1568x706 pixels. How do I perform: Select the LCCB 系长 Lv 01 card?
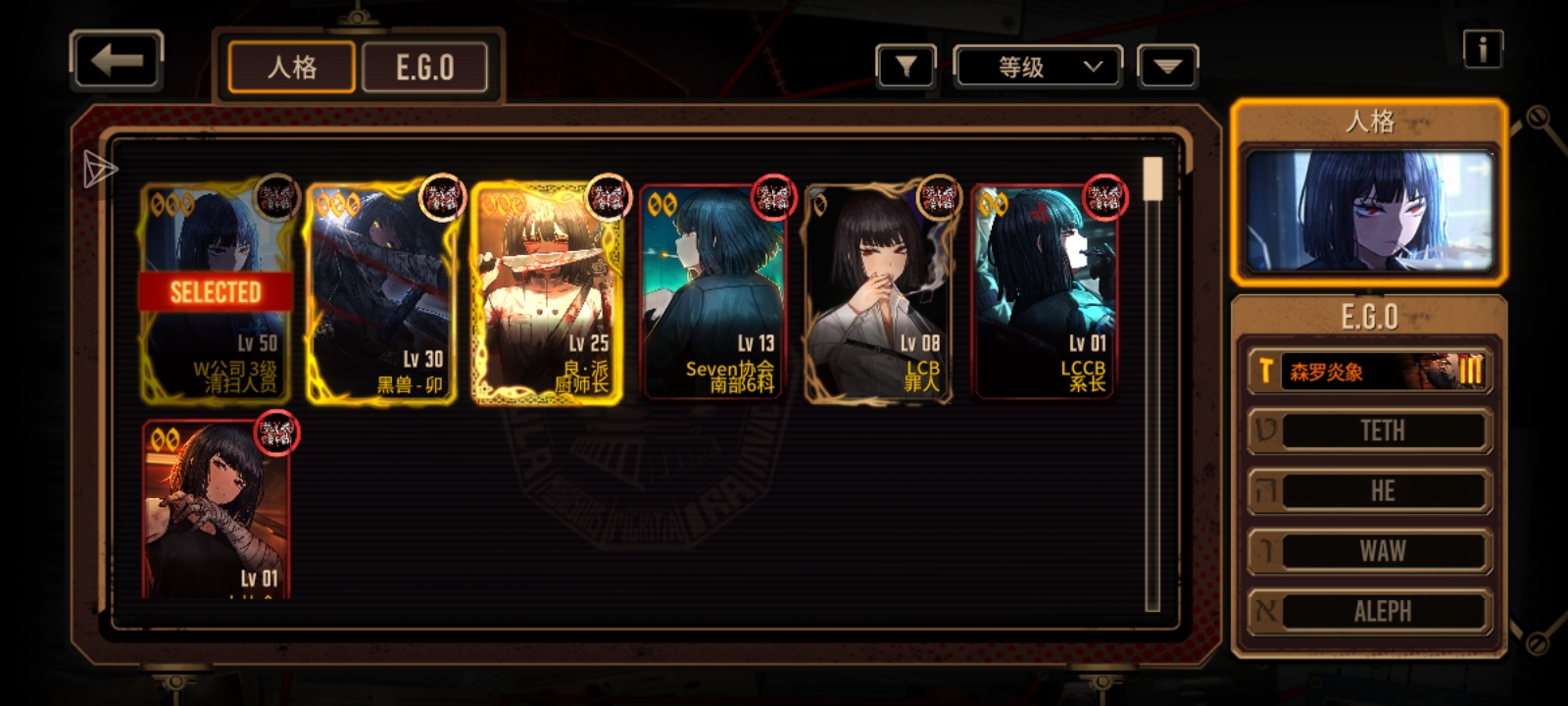click(1043, 292)
